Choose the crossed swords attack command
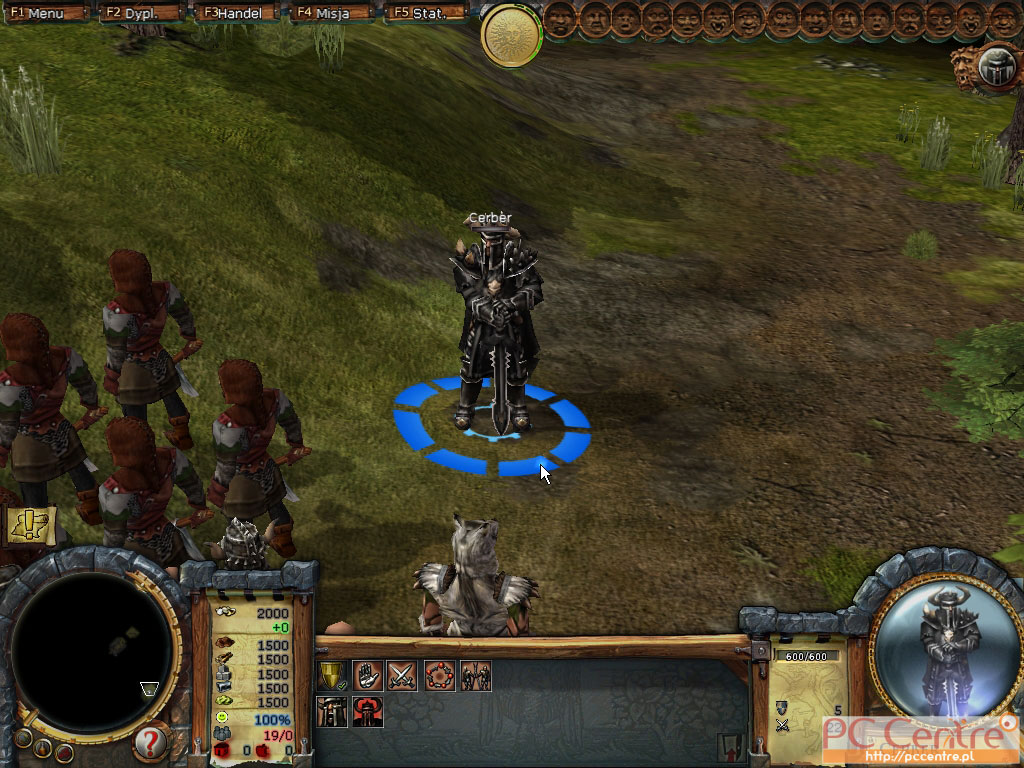Screen dimensions: 1024x768 (402, 676)
